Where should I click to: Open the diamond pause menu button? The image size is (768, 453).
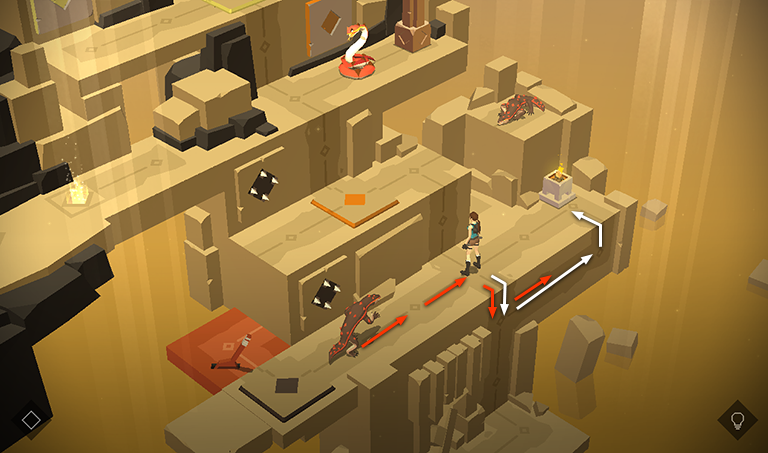31,419
